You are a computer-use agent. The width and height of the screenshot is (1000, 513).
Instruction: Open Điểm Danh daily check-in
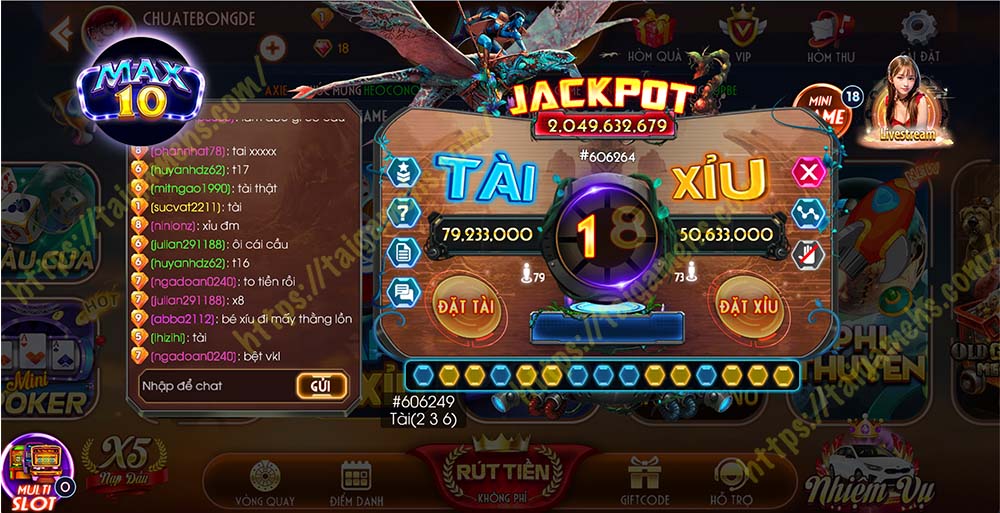(356, 481)
